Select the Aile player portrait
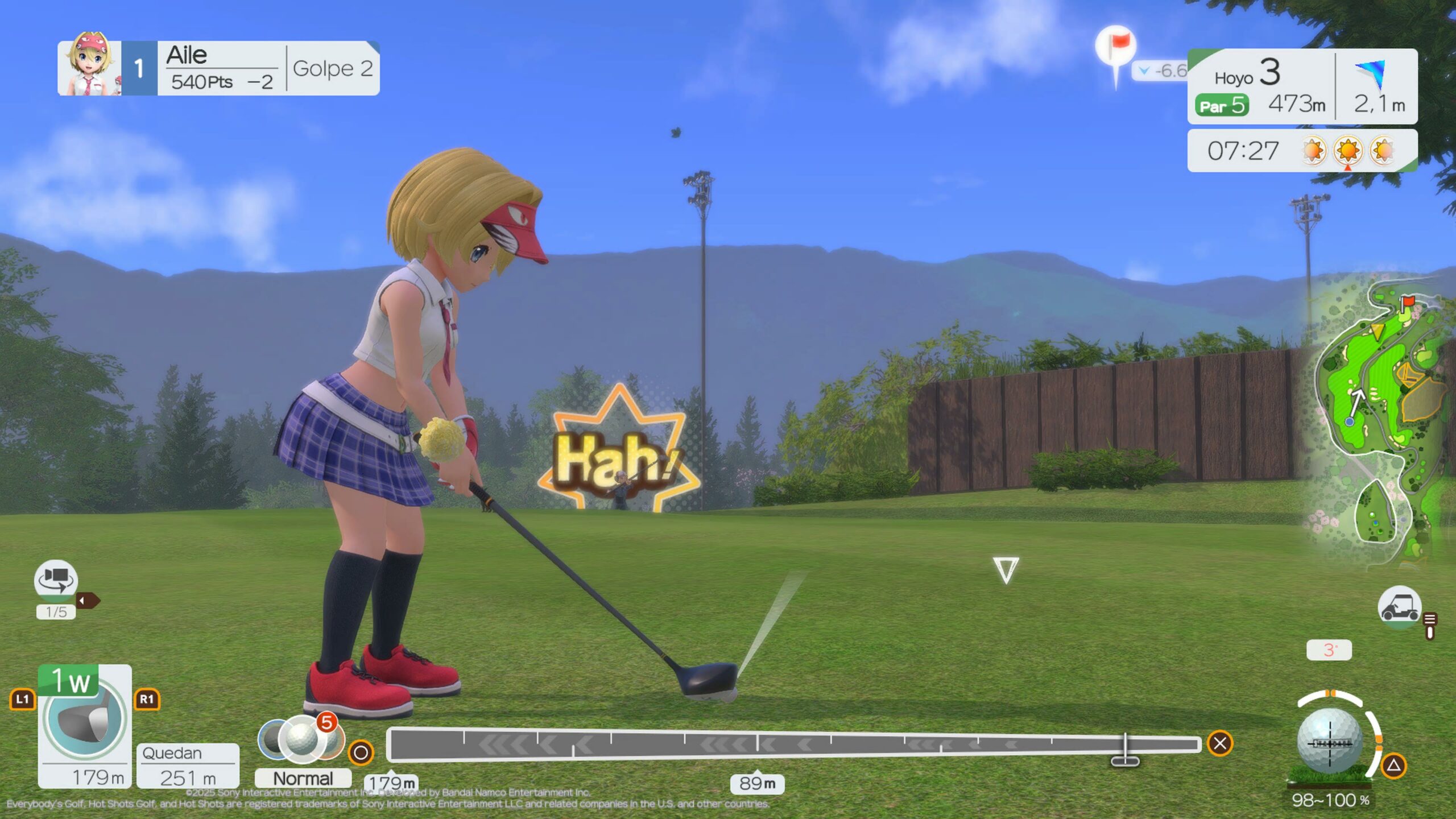Viewport: 1456px width, 819px height. pyautogui.click(x=90, y=68)
